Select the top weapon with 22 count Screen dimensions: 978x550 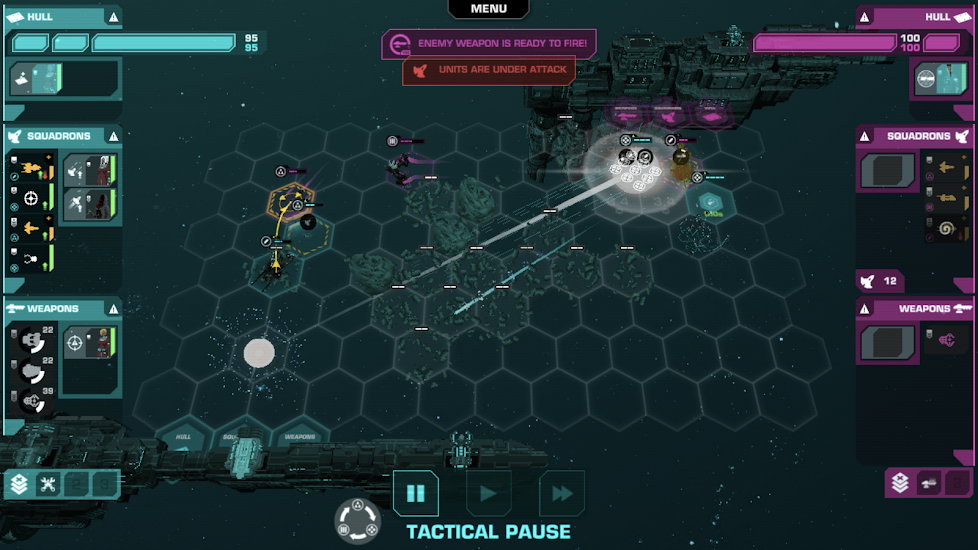pyautogui.click(x=30, y=340)
